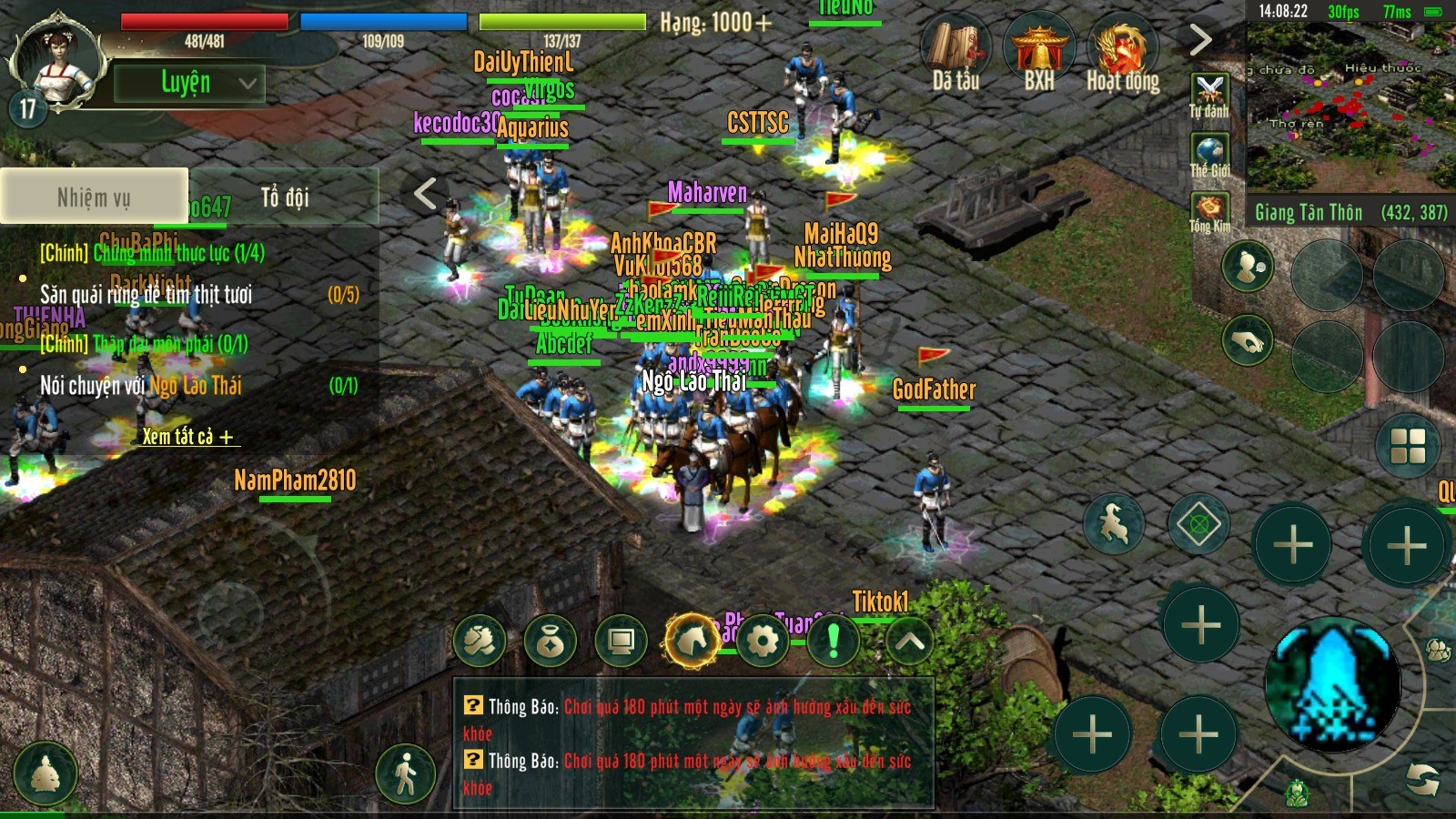Viewport: 1456px width, 819px height.
Task: Toggle the horse mount button
Action: (693, 641)
